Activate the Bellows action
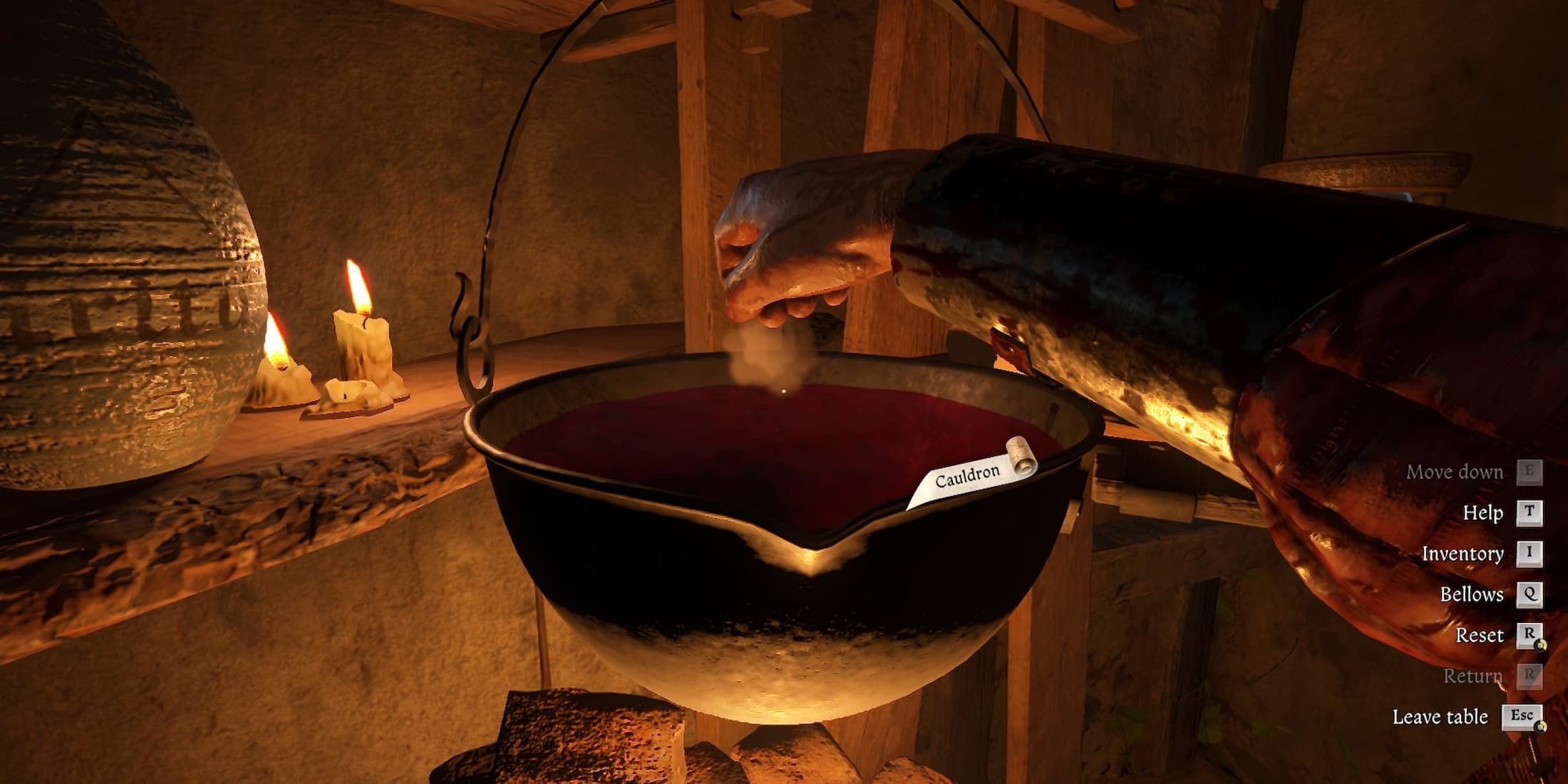1568x784 pixels. pos(1472,594)
